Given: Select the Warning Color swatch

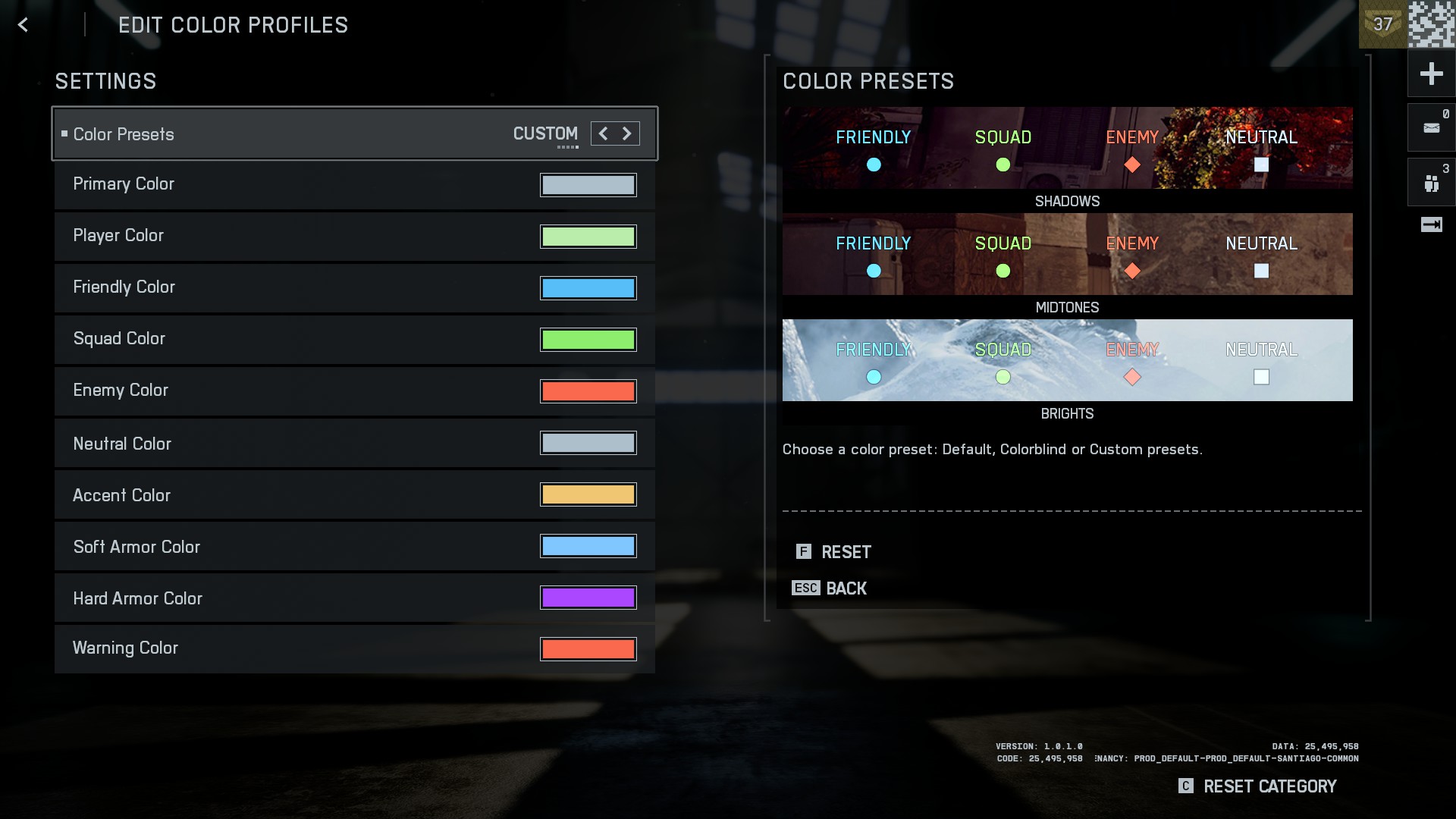Looking at the screenshot, I should point(588,649).
